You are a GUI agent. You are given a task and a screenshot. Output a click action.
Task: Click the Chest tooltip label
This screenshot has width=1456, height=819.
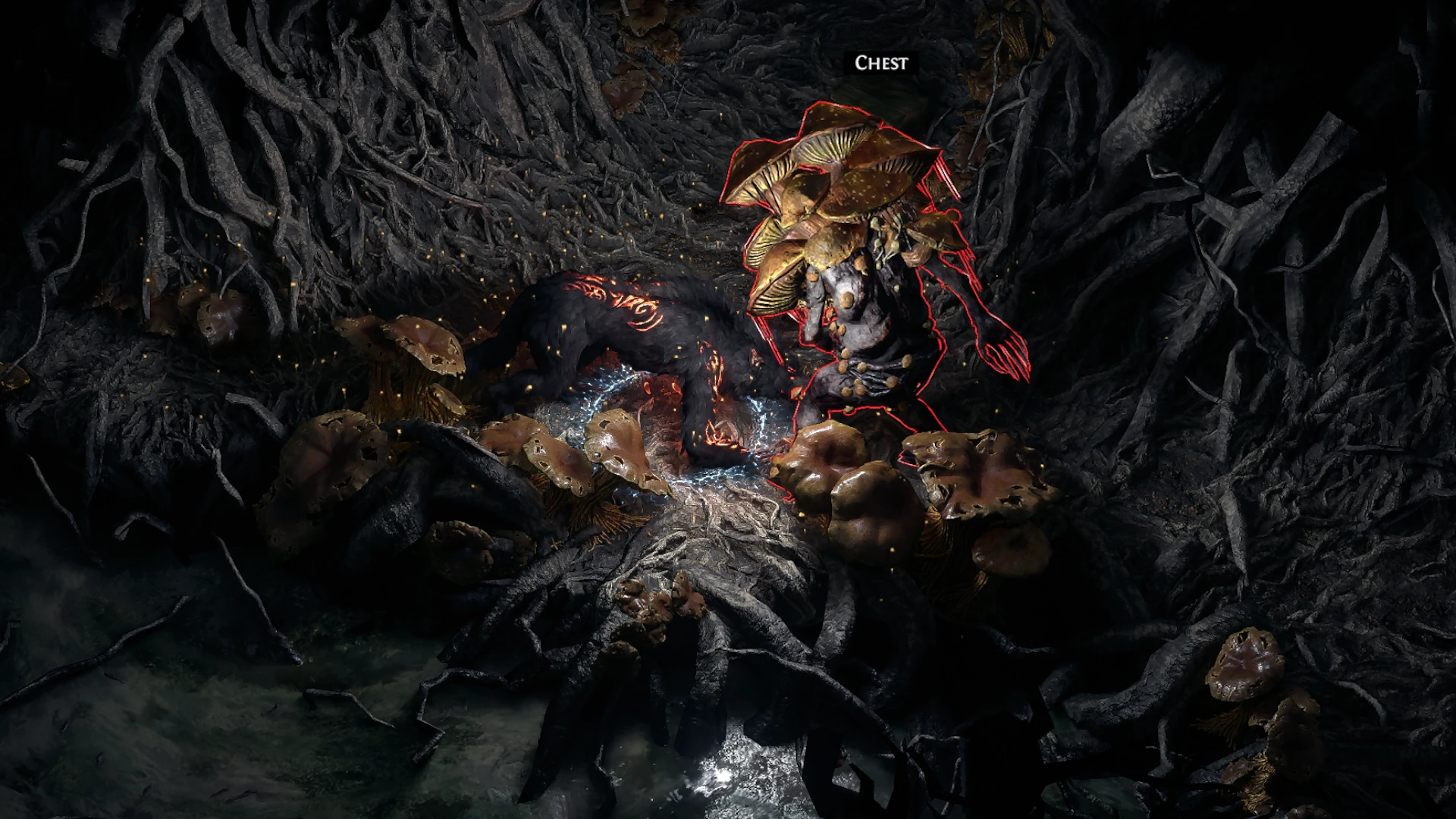[878, 62]
